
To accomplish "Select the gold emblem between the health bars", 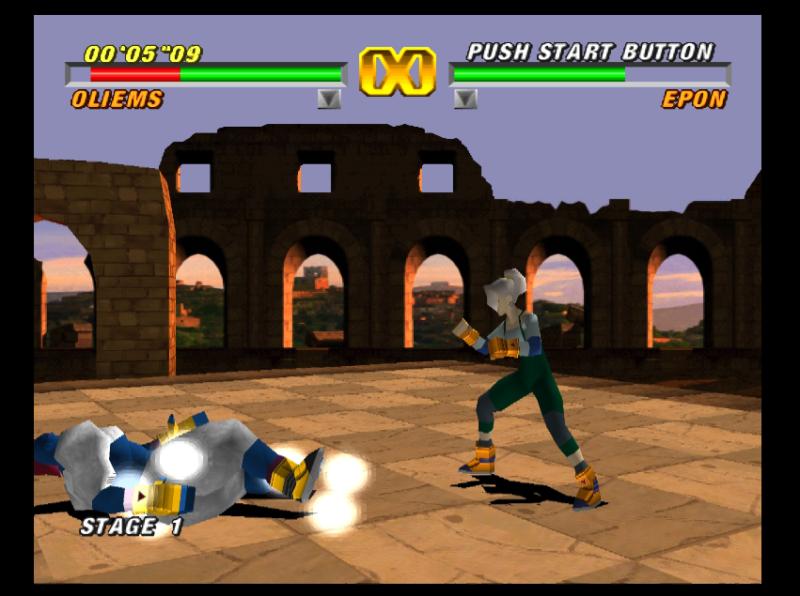I will click(397, 73).
